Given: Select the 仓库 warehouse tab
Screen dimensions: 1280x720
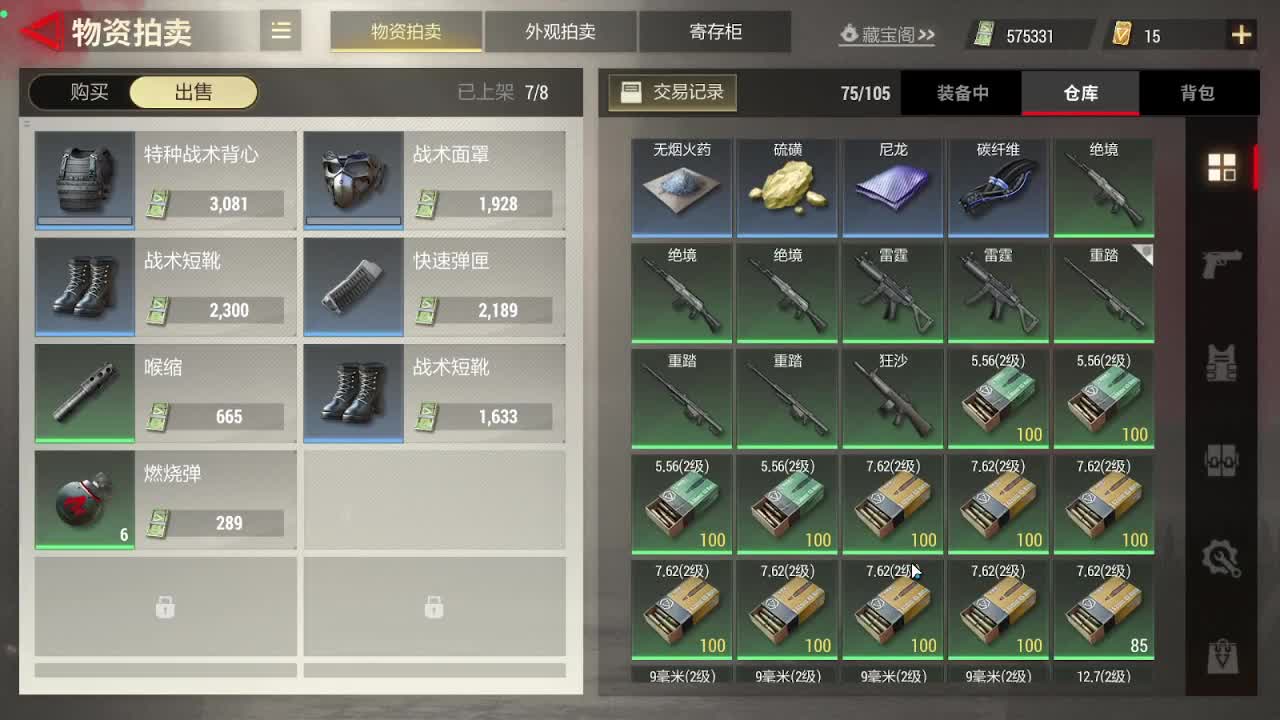Looking at the screenshot, I should (x=1080, y=92).
